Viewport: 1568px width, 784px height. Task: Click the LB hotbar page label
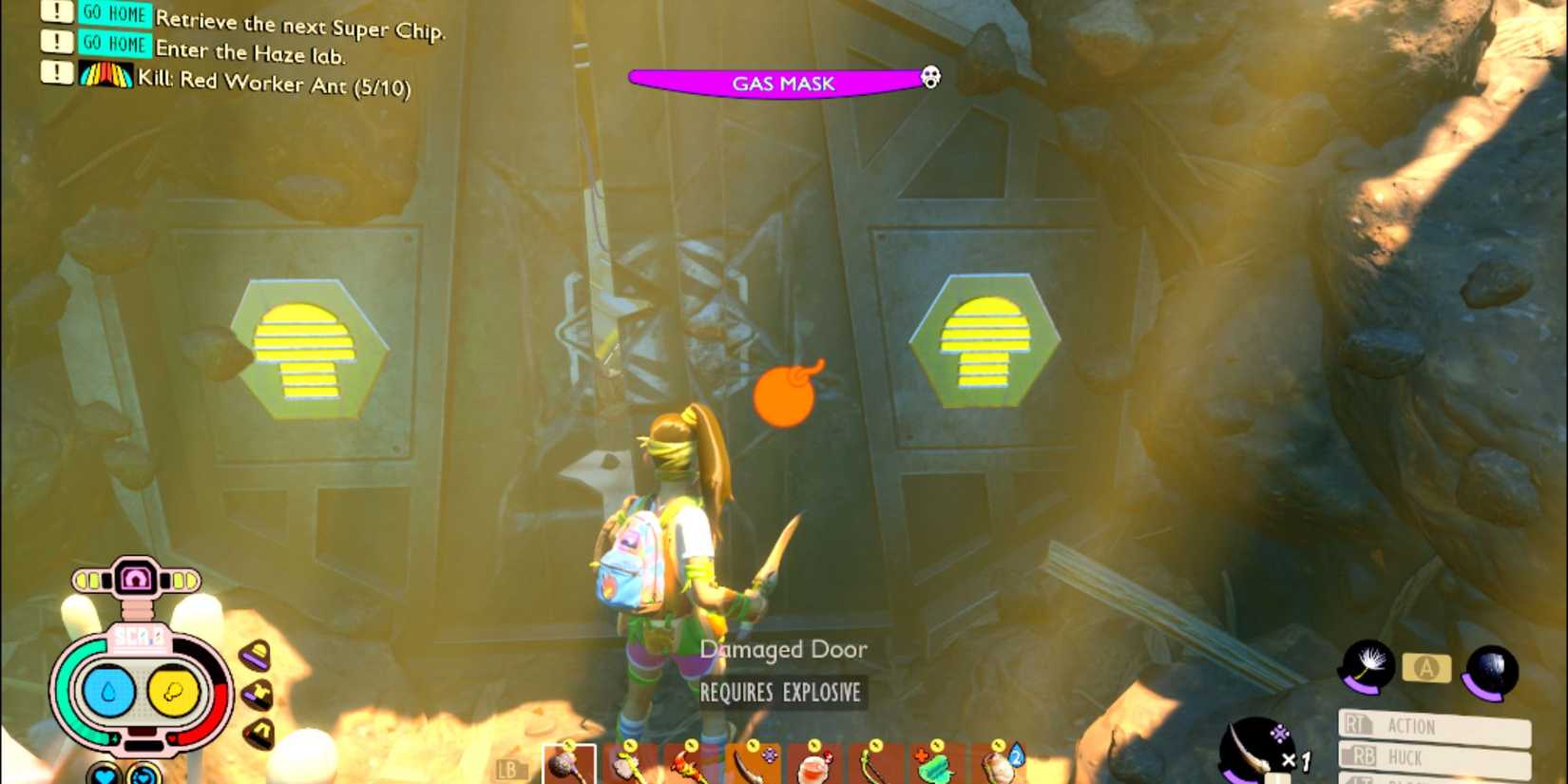(x=509, y=770)
